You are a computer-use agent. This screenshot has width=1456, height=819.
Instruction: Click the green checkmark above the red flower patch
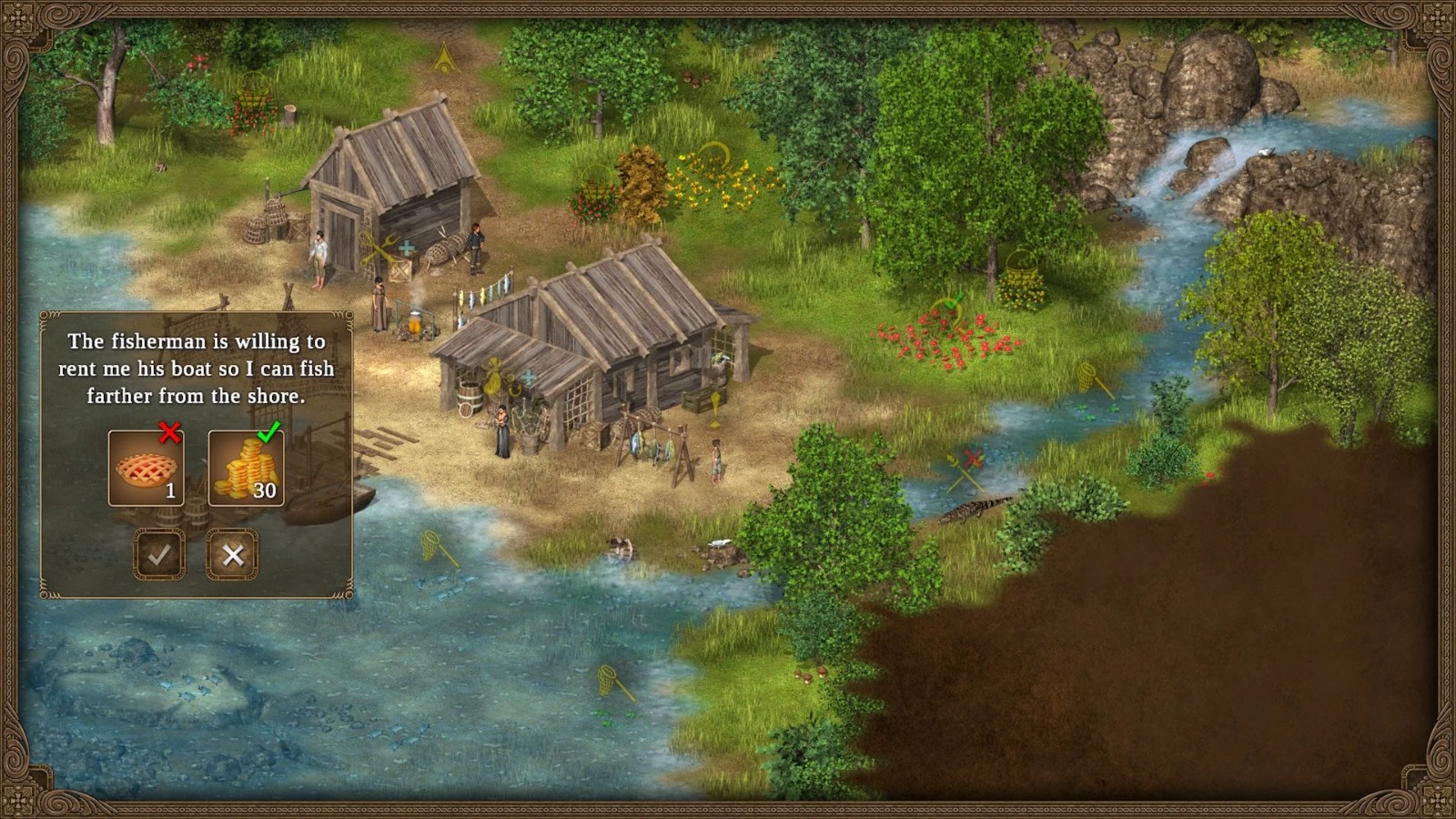pos(952,300)
